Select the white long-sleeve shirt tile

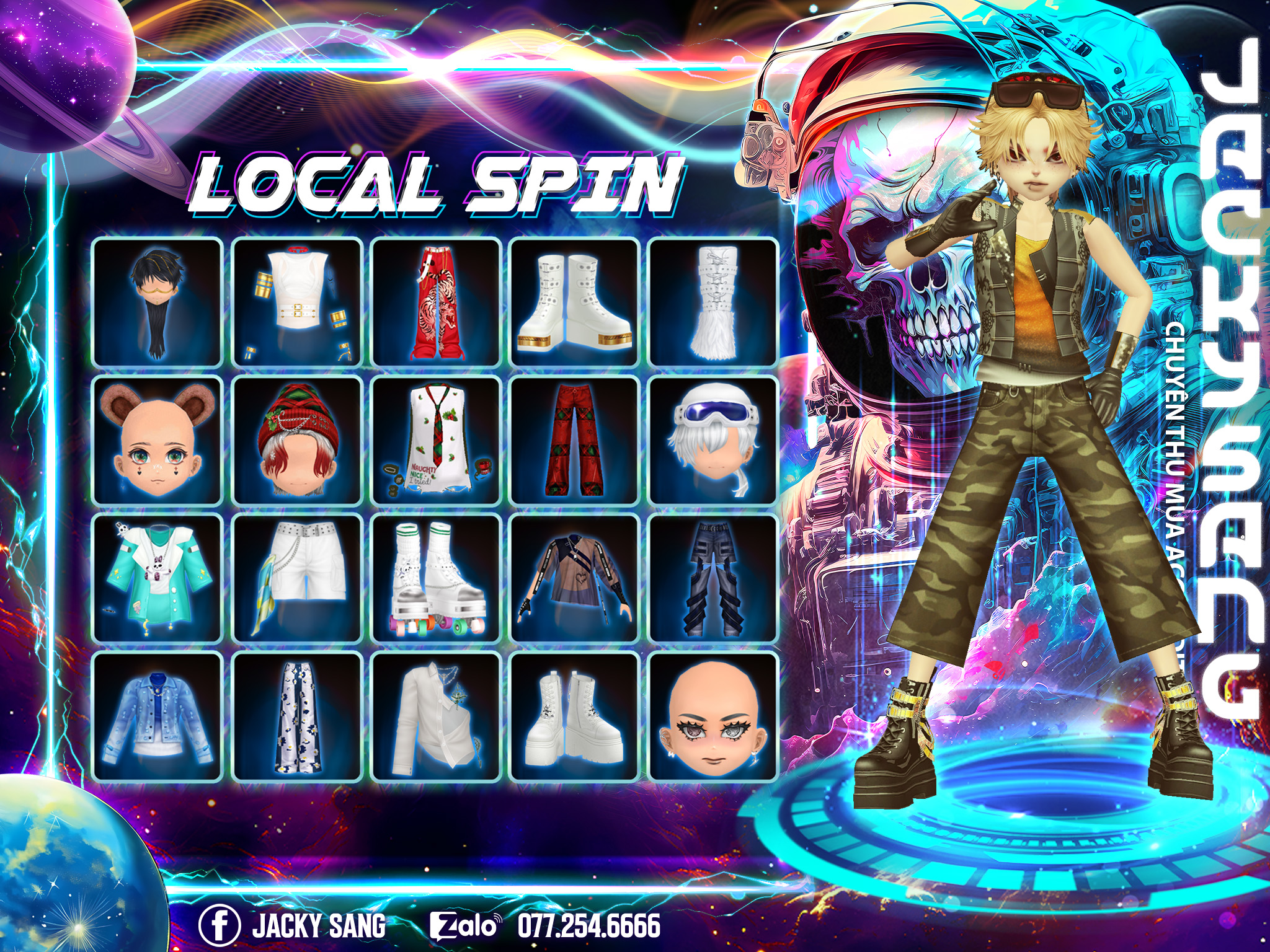click(x=436, y=716)
